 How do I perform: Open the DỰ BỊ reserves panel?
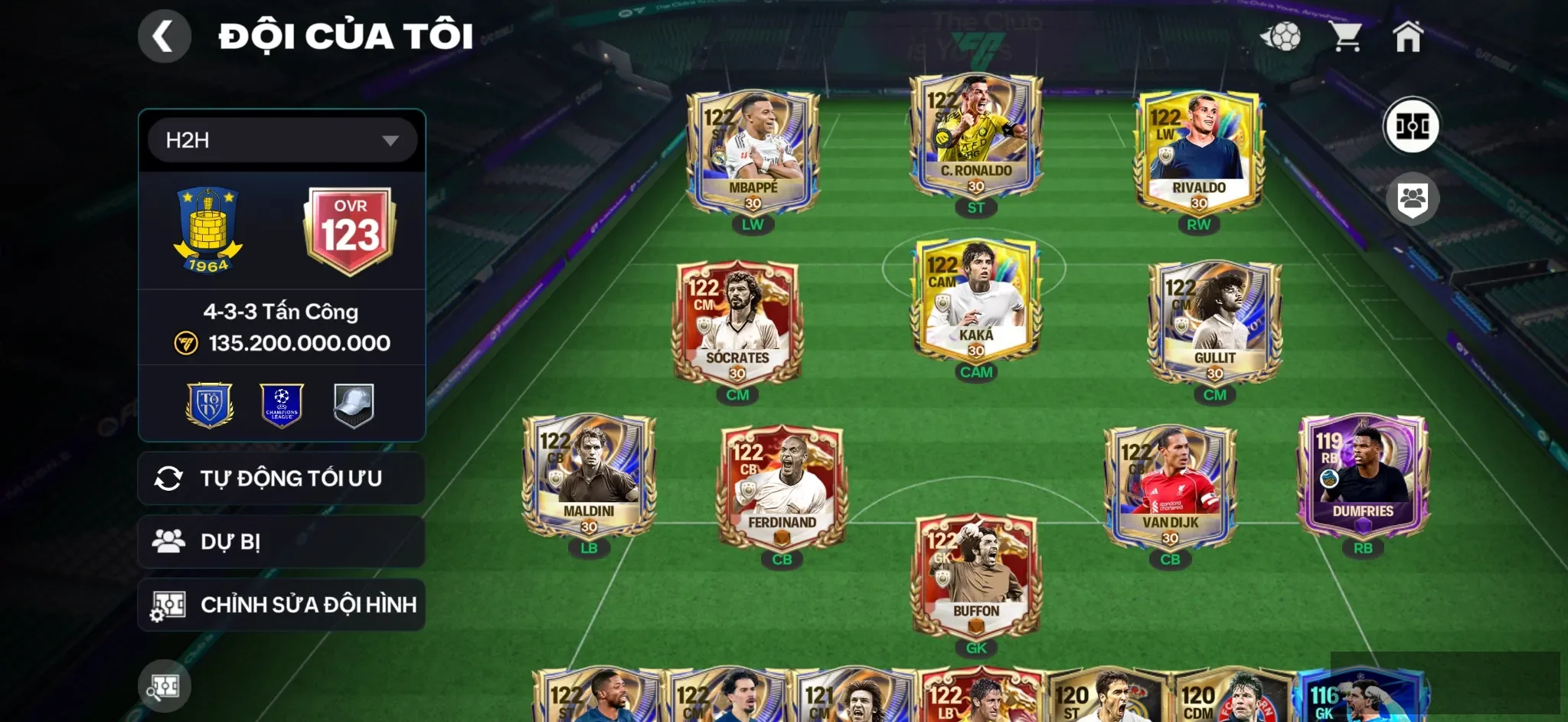pyautogui.click(x=281, y=541)
